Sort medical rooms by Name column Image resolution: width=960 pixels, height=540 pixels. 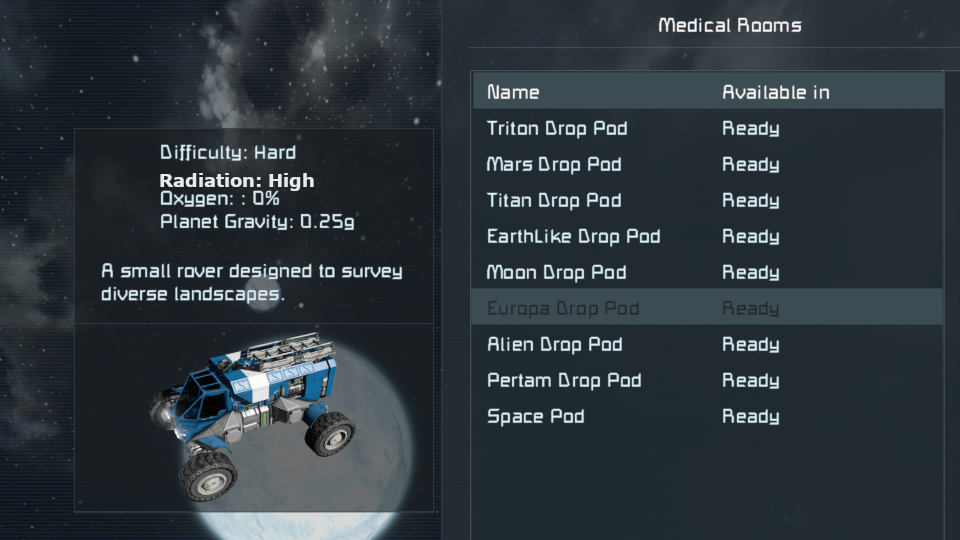513,92
